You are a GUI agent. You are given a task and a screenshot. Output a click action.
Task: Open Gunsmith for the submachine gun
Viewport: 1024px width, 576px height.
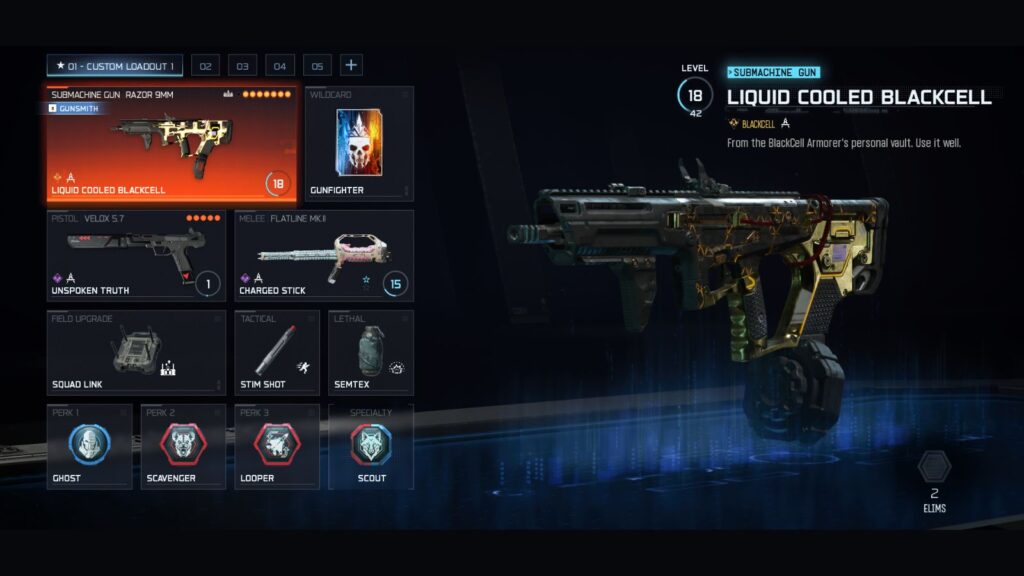click(x=75, y=108)
